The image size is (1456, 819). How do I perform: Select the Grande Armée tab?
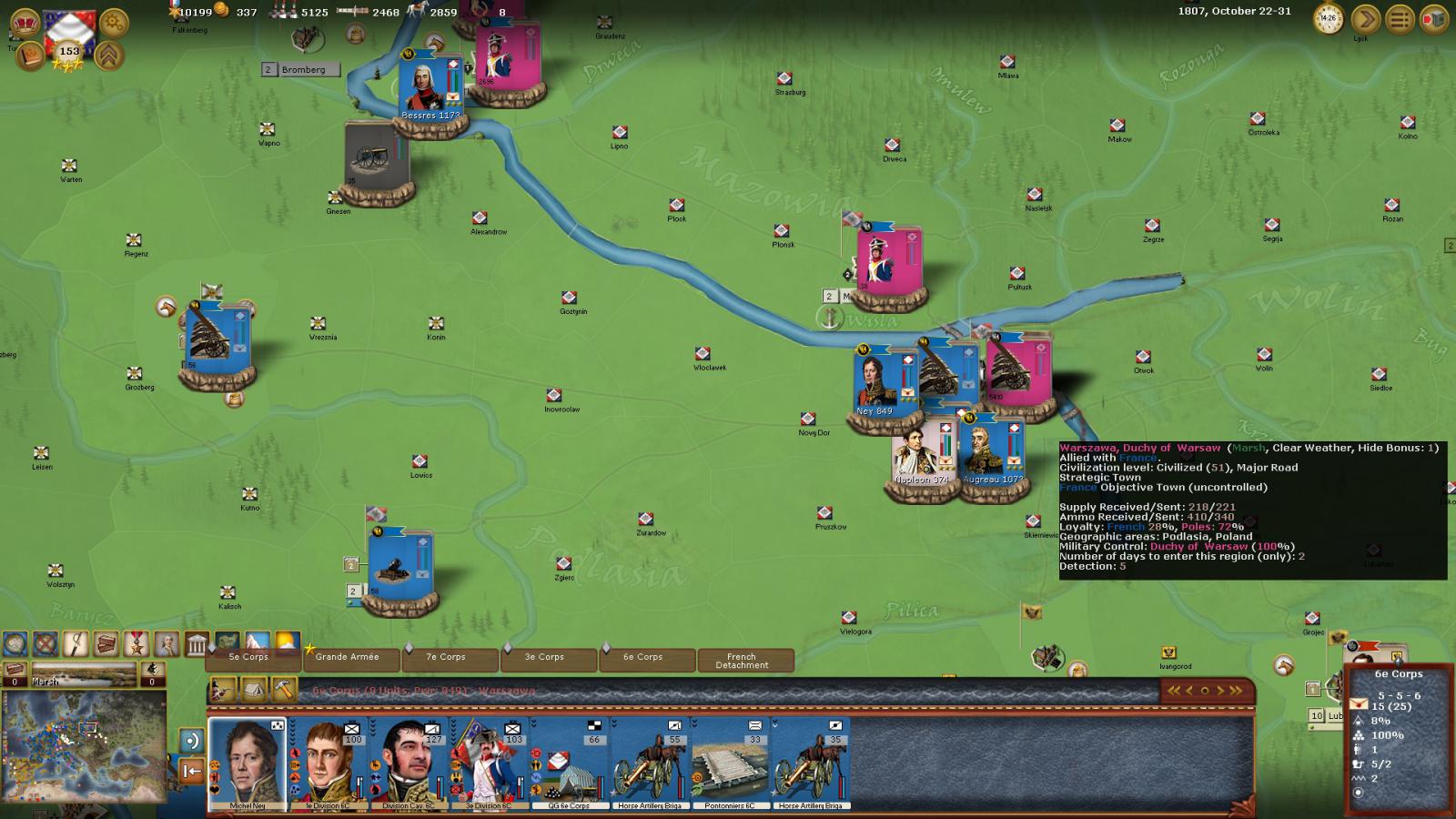point(347,658)
